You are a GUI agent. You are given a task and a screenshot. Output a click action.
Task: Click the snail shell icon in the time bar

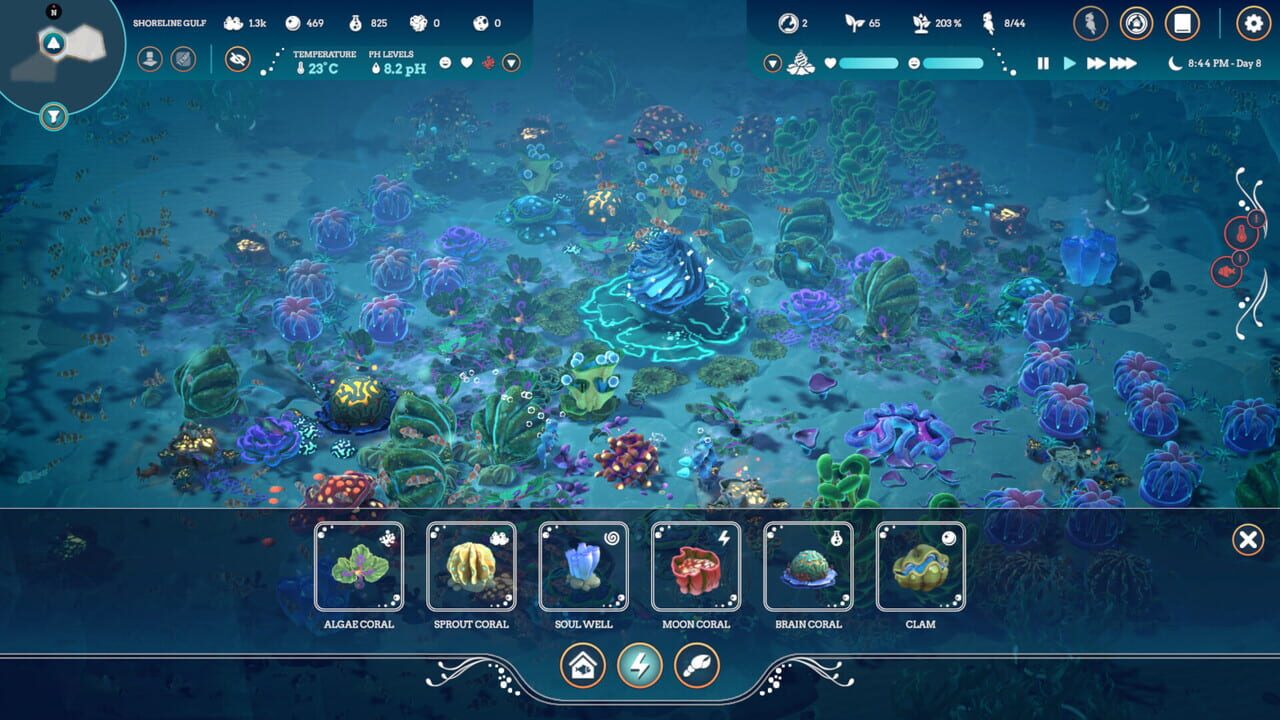pyautogui.click(x=799, y=62)
